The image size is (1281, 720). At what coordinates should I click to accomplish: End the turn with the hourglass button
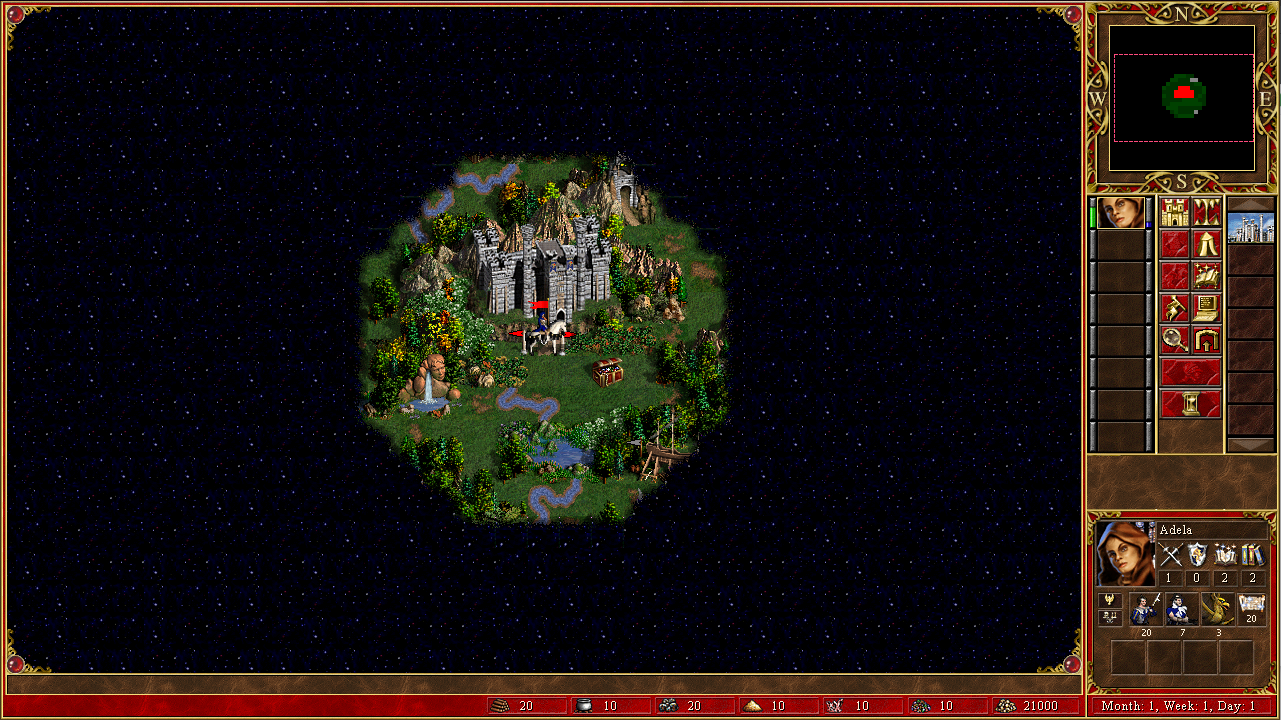pos(1191,405)
